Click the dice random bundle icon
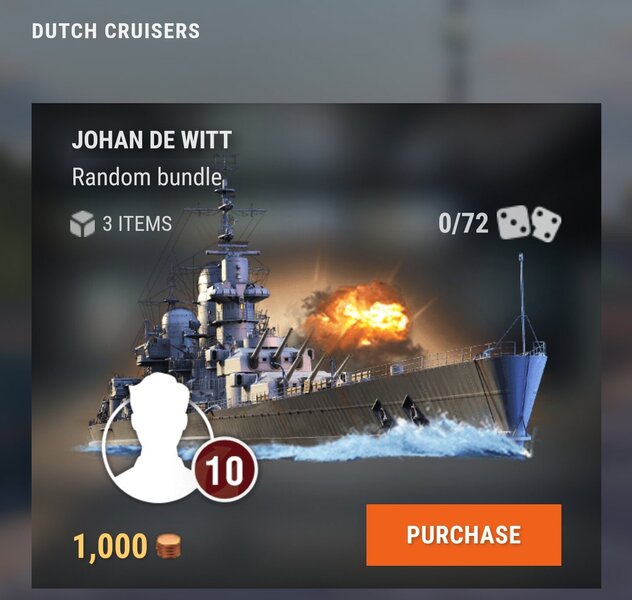632x600 pixels. pyautogui.click(x=529, y=223)
